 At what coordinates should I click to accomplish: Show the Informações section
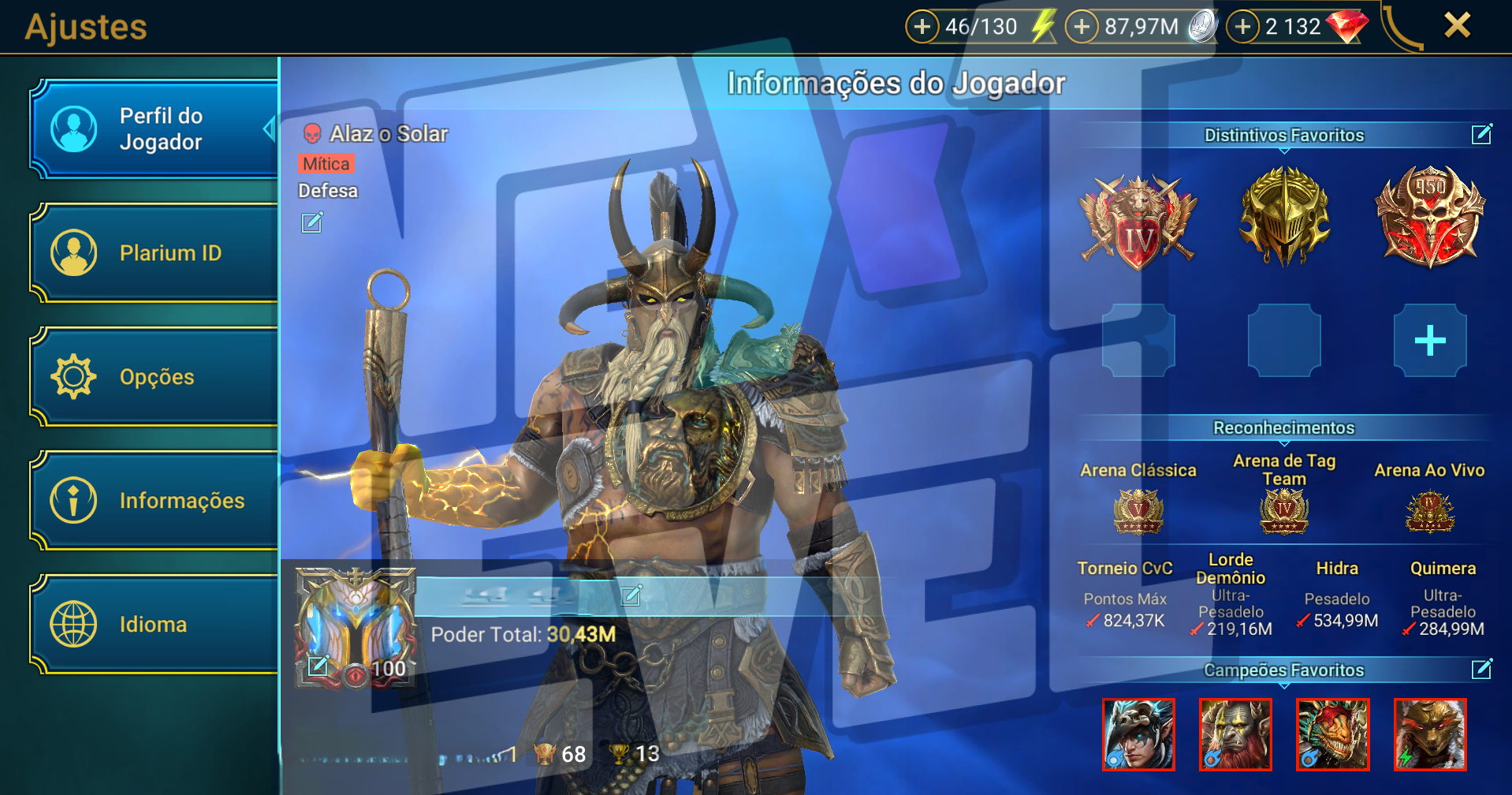click(154, 501)
